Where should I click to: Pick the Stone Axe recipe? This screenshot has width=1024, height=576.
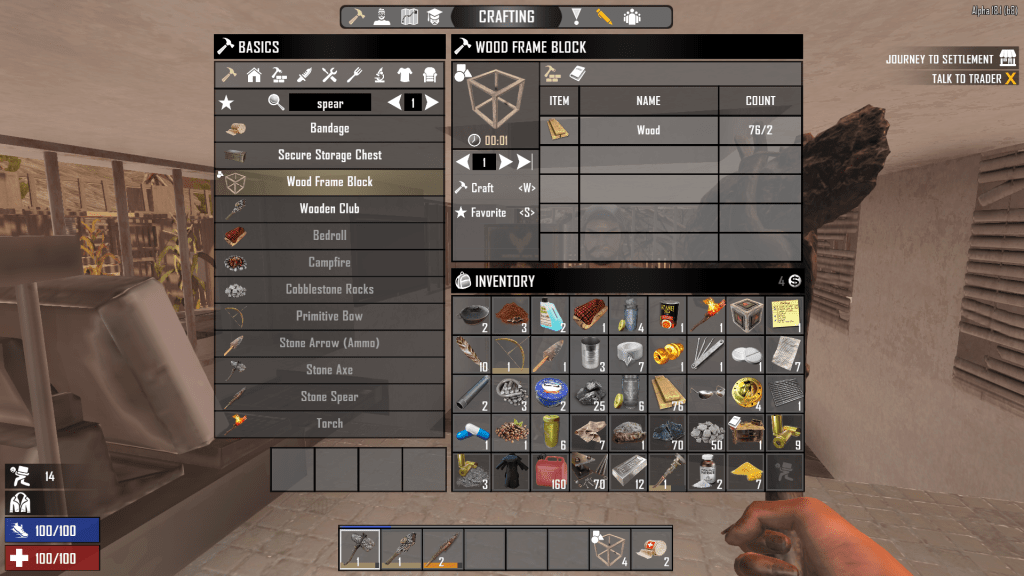pyautogui.click(x=329, y=370)
